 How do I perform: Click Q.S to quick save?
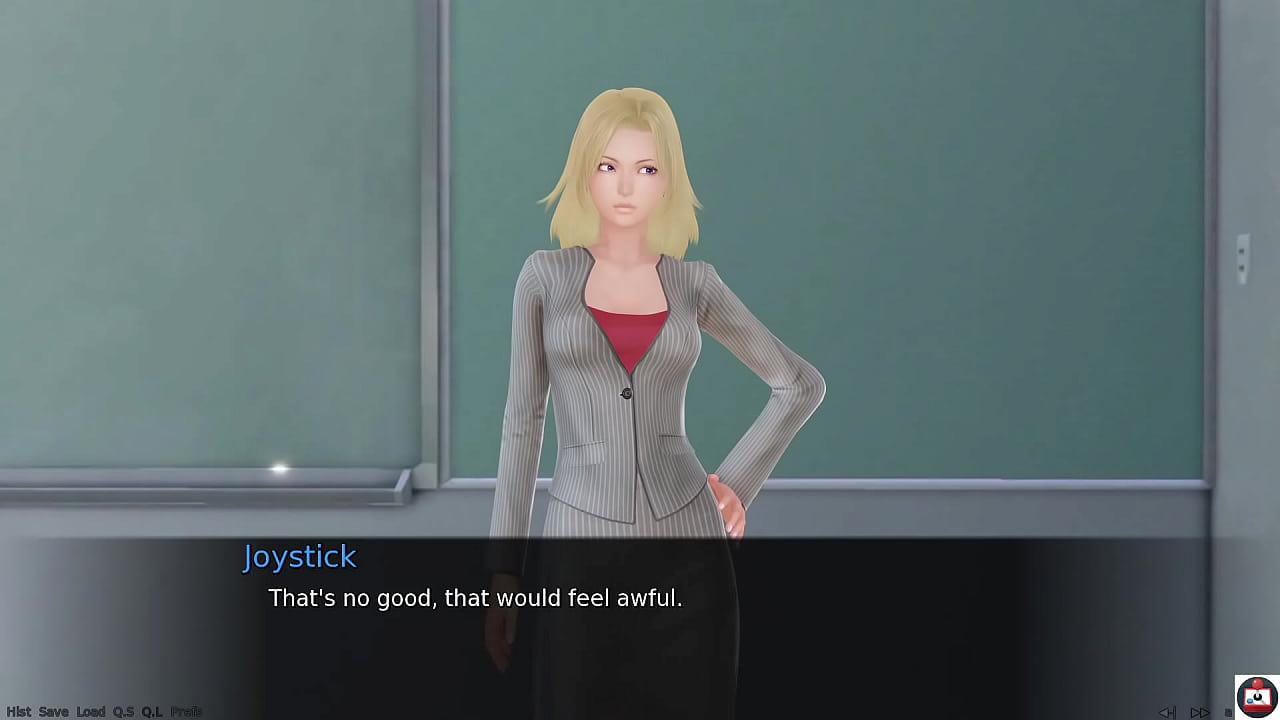[123, 712]
